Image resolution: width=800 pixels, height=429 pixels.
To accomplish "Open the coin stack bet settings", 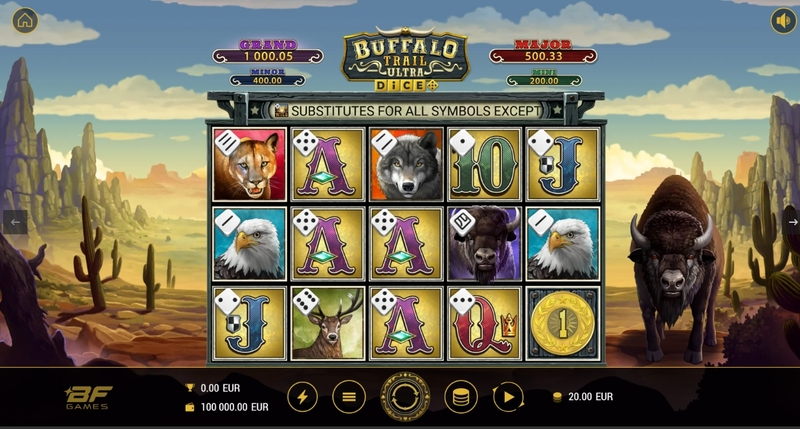I will (461, 397).
